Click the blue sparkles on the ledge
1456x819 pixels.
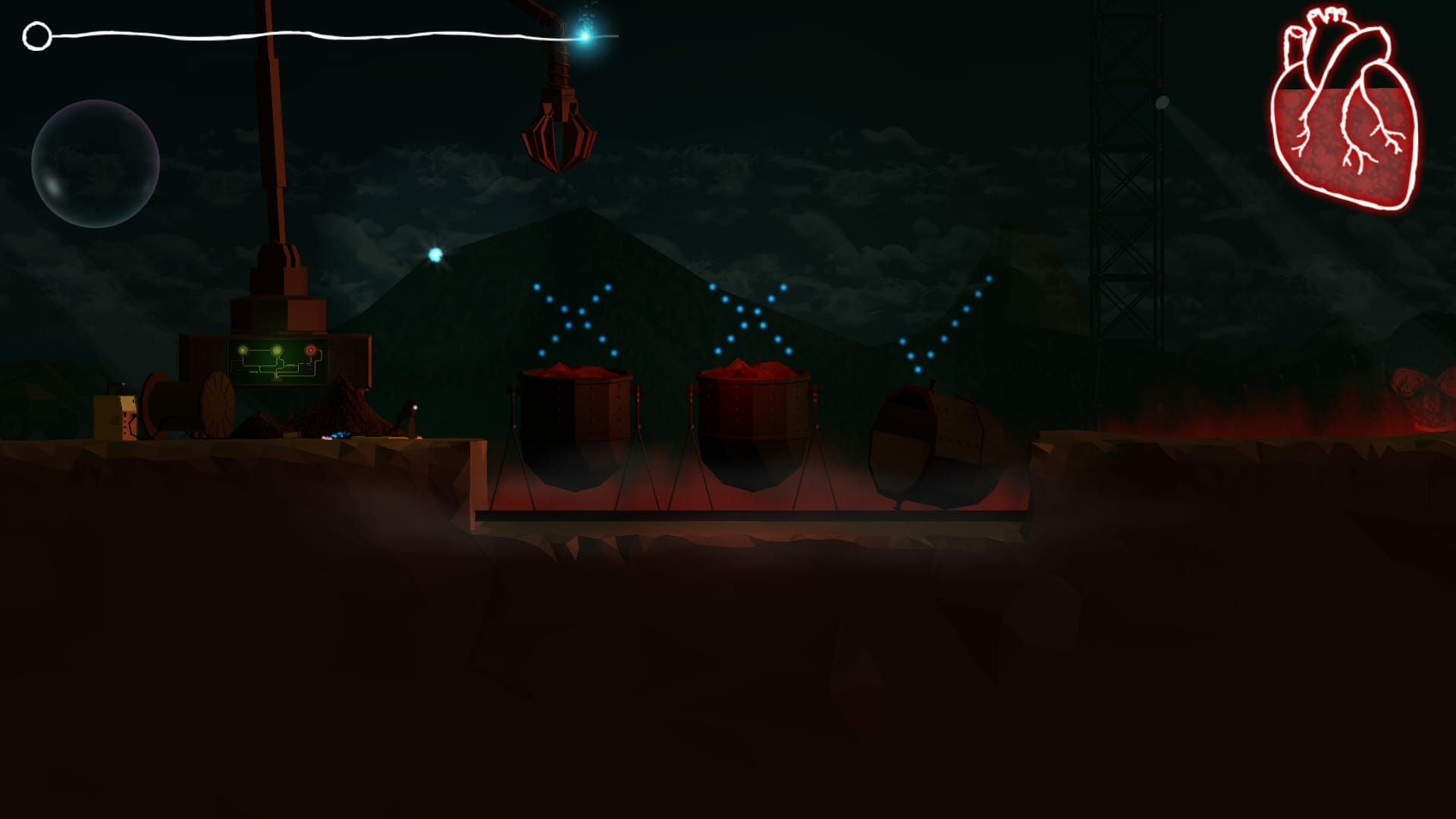tap(341, 435)
